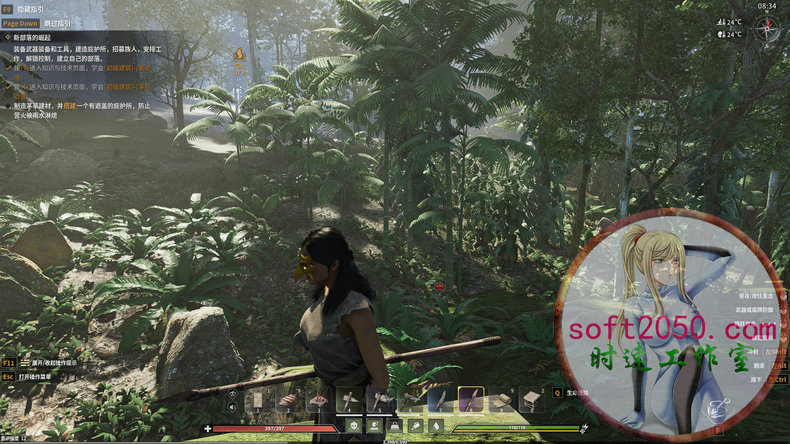This screenshot has width=790, height=444.
Task: Click the compass in the corner
Action: tap(768, 26)
